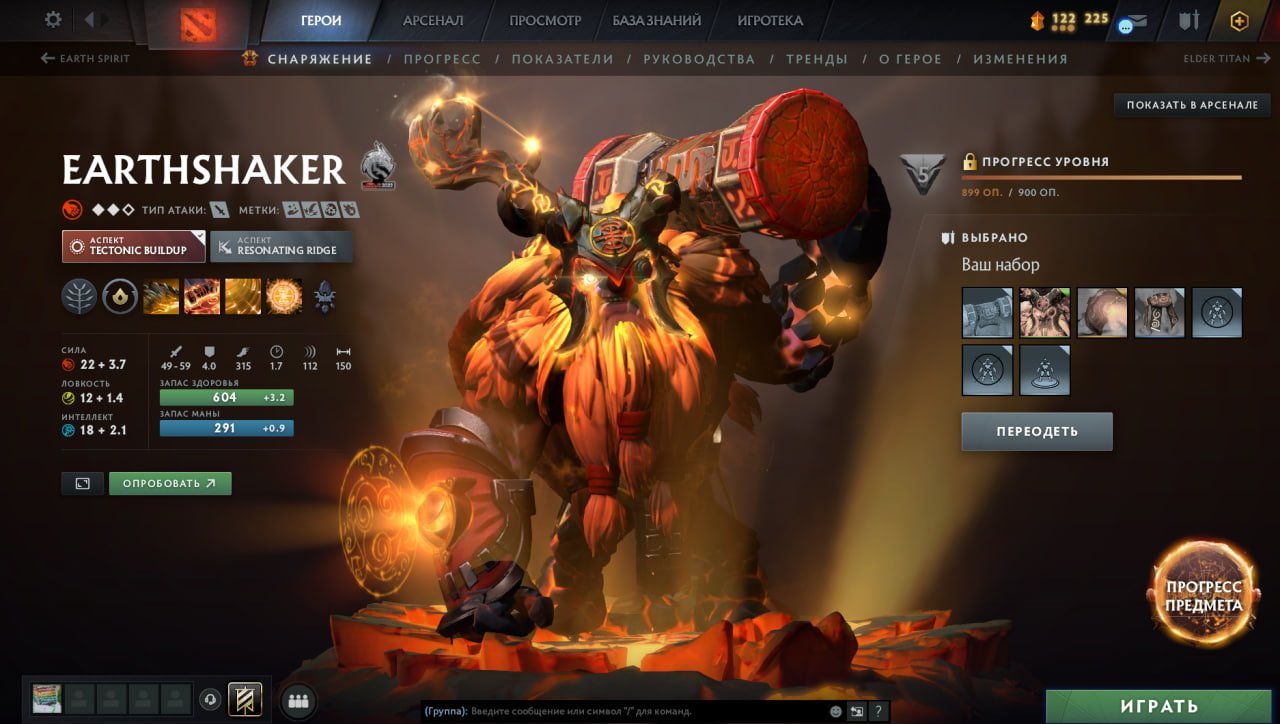Open the Fissure ability details
Screen dimensions: 1280x724
pyautogui.click(x=161, y=297)
